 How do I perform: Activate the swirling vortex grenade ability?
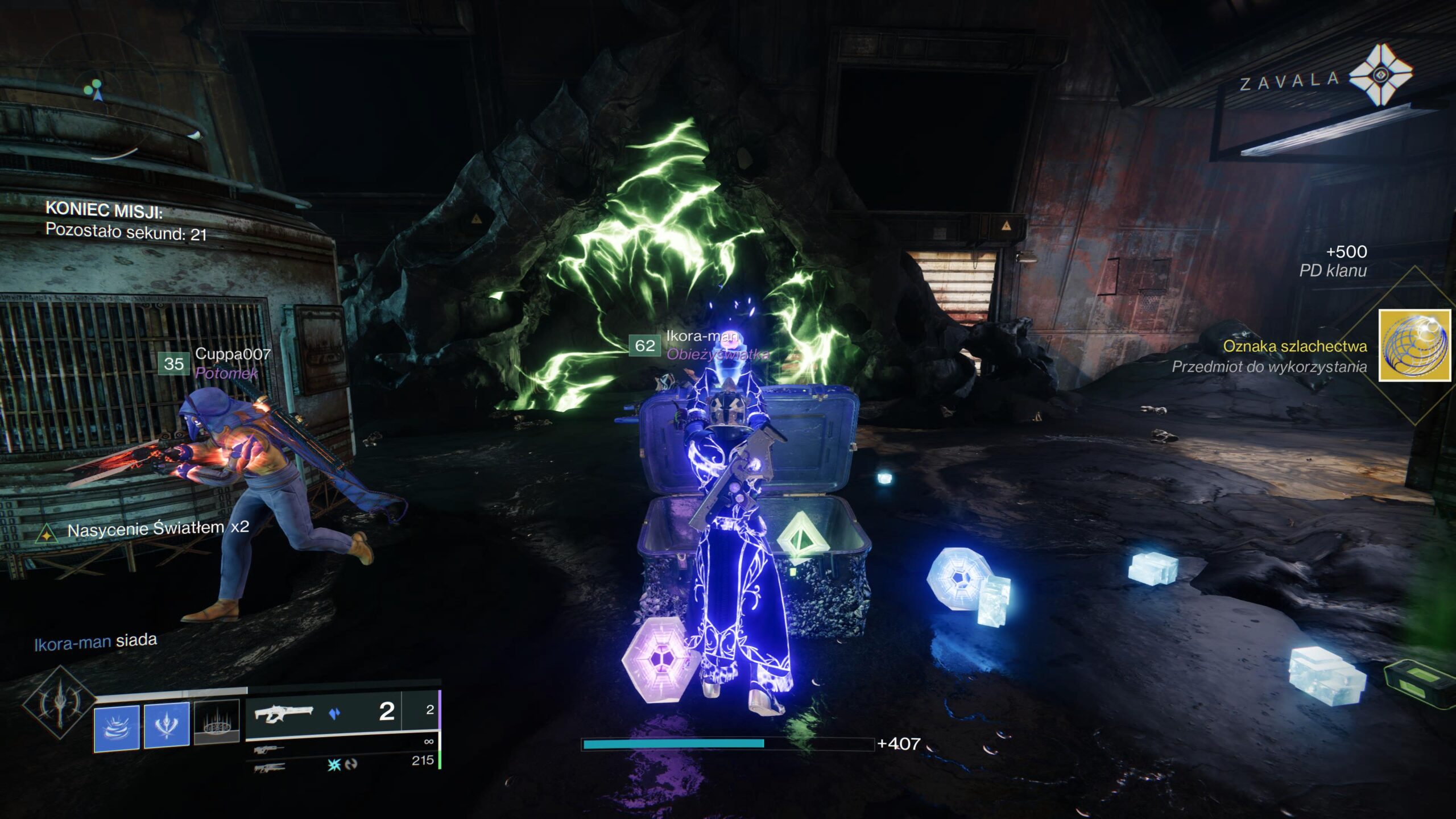click(117, 727)
